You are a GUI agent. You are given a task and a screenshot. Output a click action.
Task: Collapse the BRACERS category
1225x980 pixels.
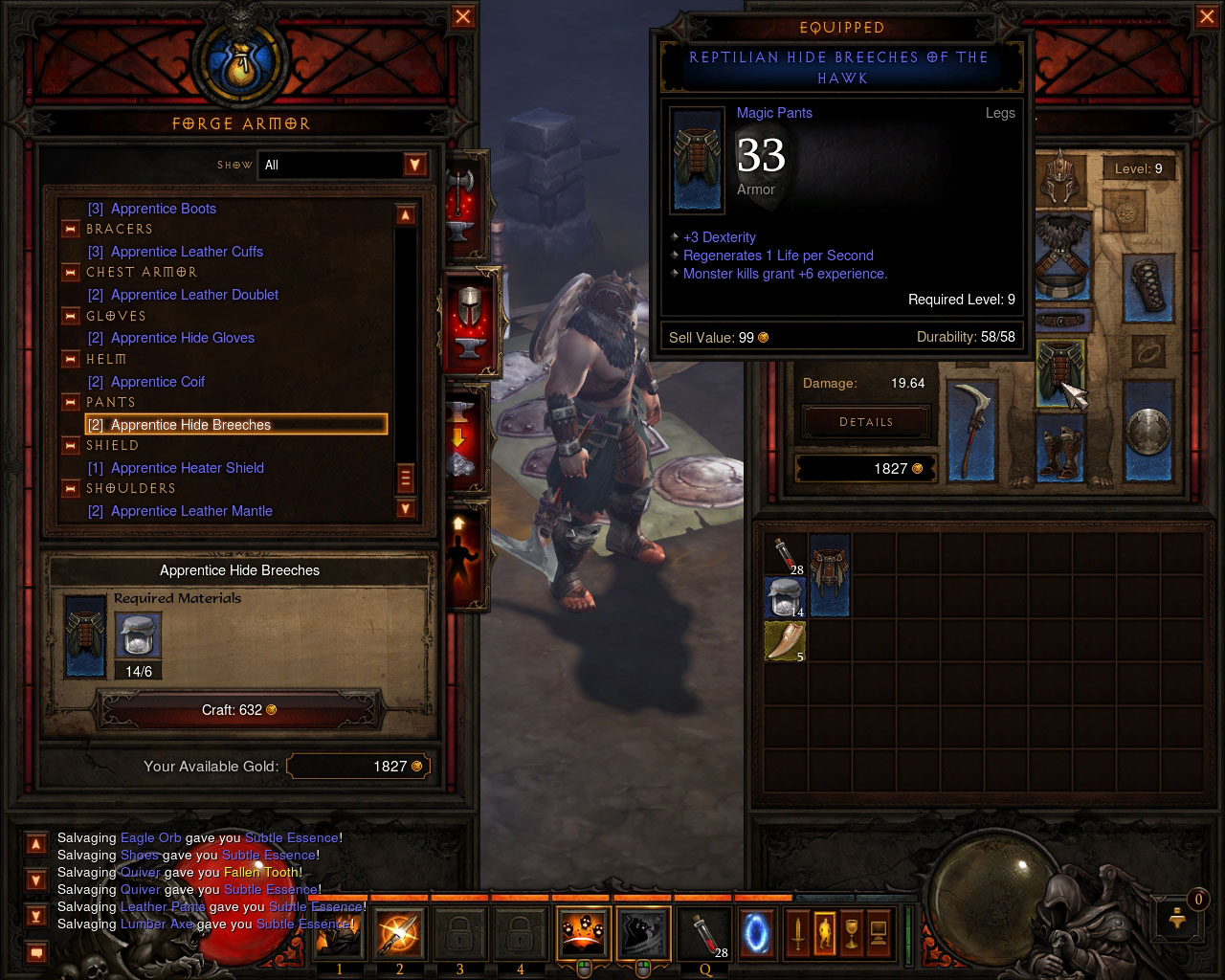point(70,229)
